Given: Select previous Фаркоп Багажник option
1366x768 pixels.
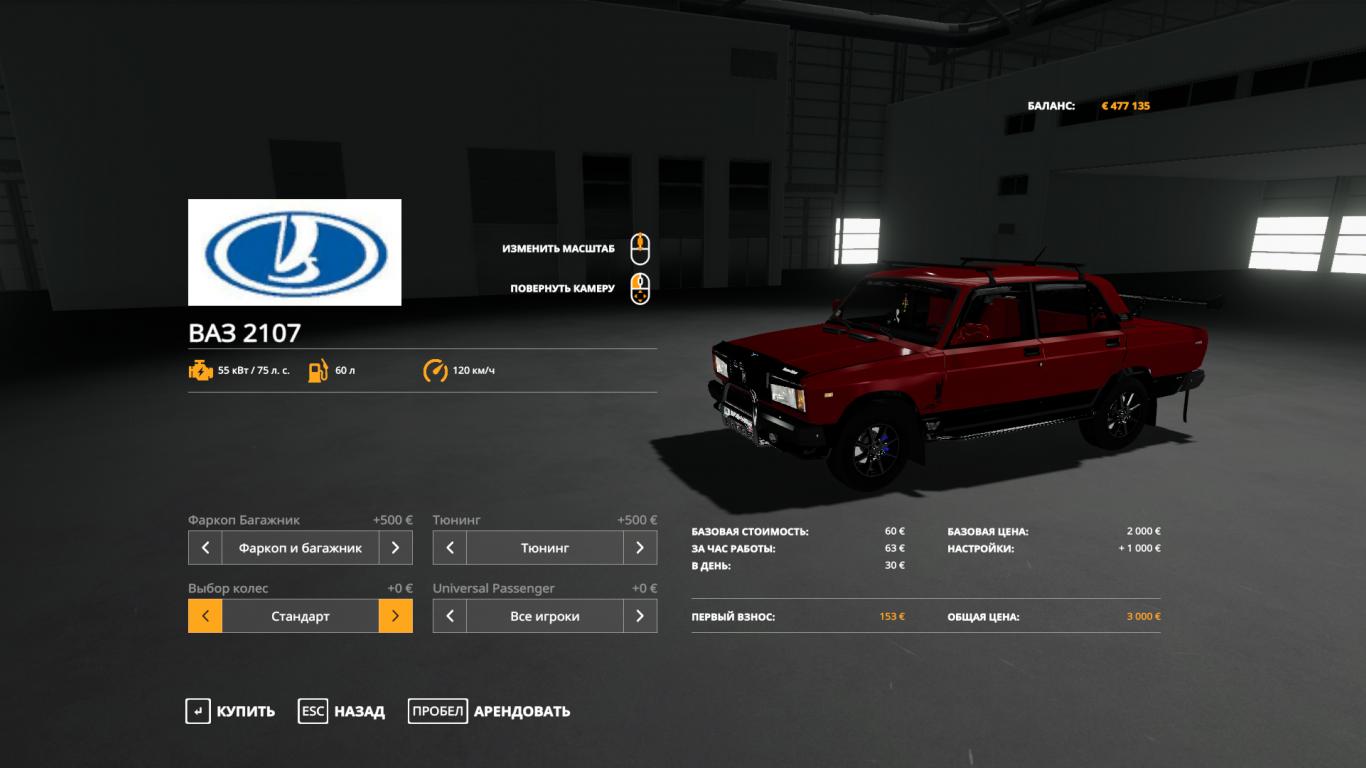Looking at the screenshot, I should [205, 548].
